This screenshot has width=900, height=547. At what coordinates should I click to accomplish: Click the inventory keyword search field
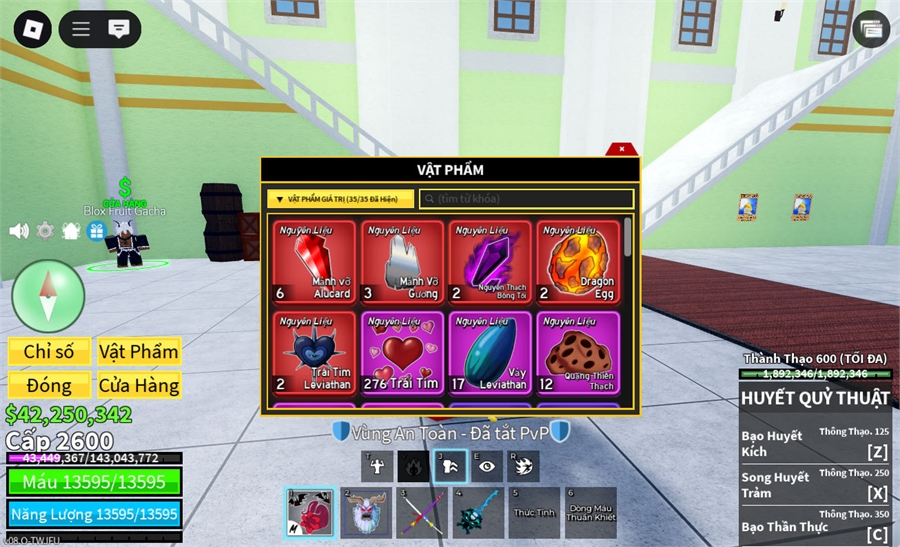(527, 199)
